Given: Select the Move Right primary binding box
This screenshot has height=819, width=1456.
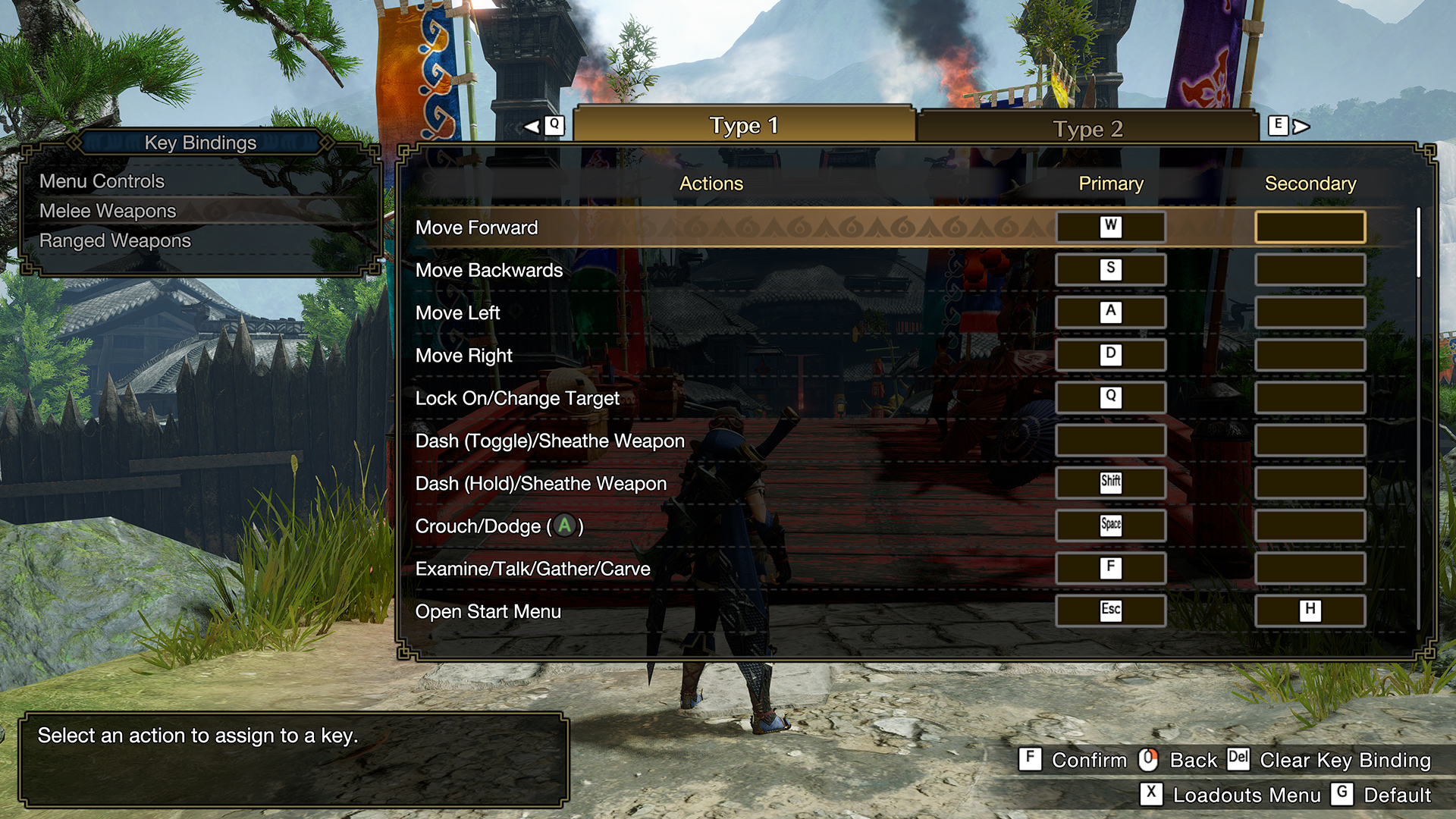Looking at the screenshot, I should (x=1110, y=354).
